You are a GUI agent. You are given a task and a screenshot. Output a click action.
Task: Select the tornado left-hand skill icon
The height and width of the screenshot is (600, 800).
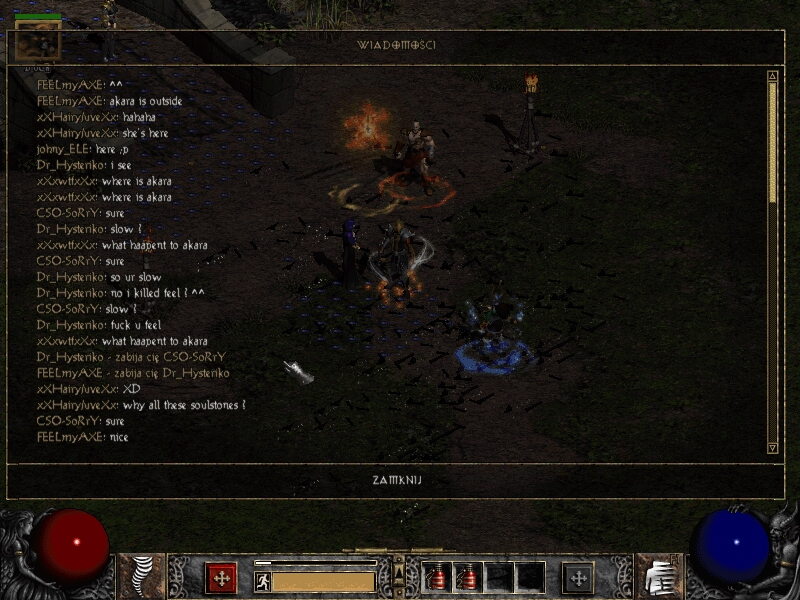142,576
